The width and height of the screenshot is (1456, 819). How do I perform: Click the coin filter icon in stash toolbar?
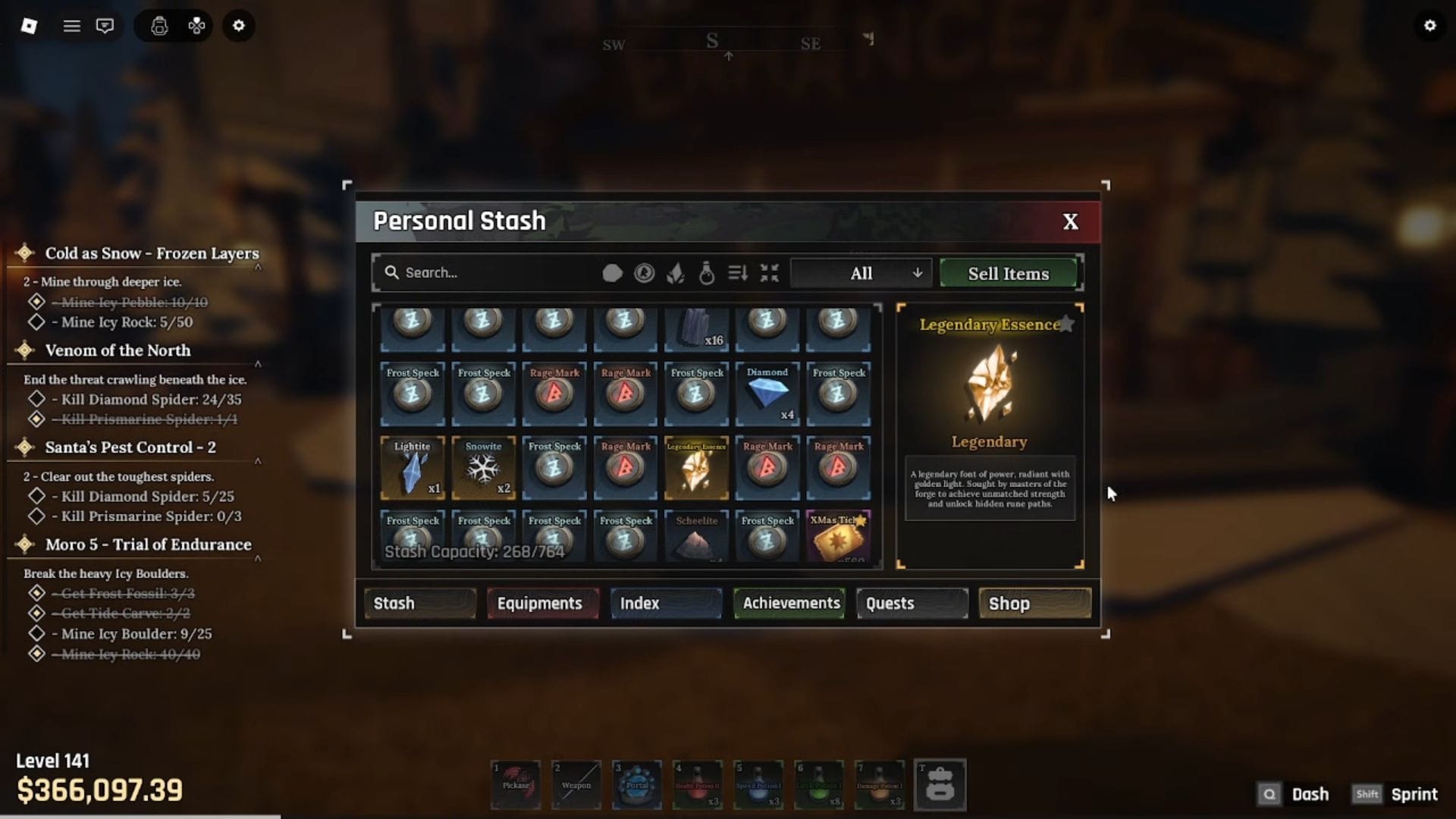point(645,273)
